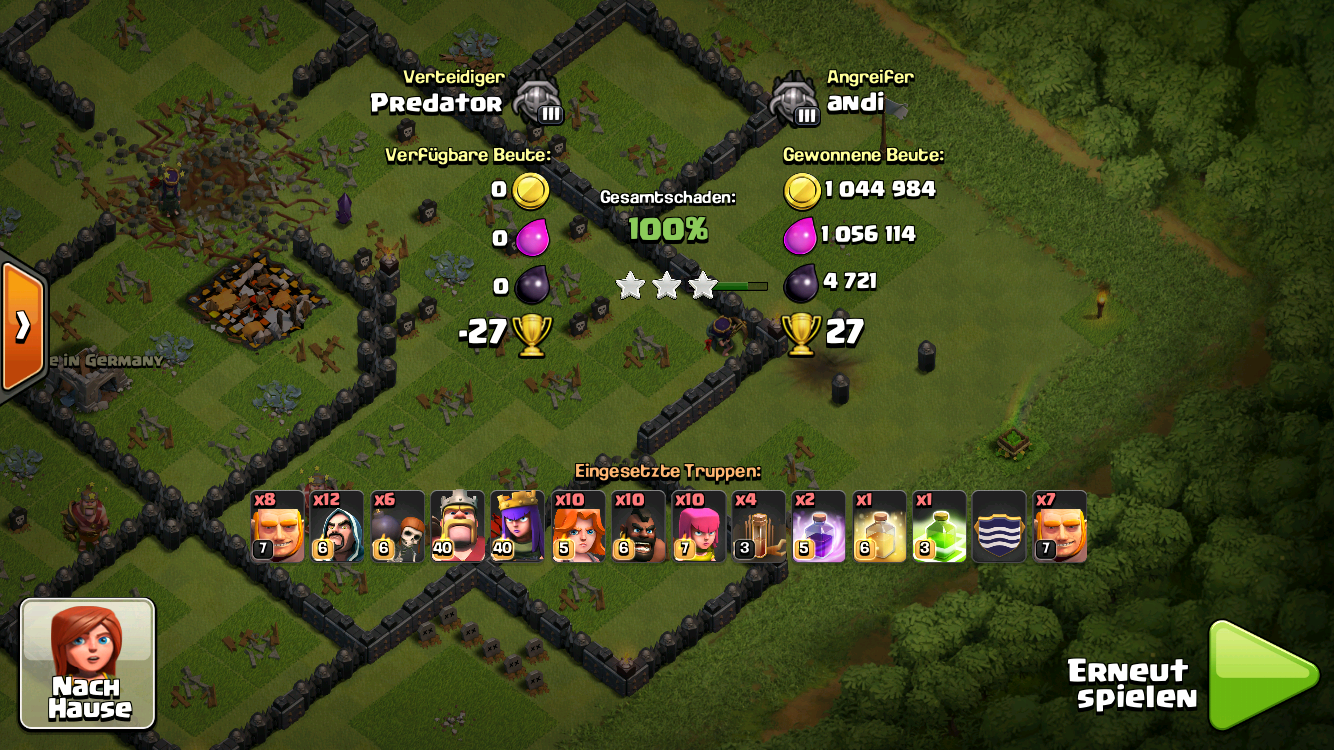The image size is (1334, 750).
Task: Pick the Hog Rider troop icon
Action: [x=638, y=526]
